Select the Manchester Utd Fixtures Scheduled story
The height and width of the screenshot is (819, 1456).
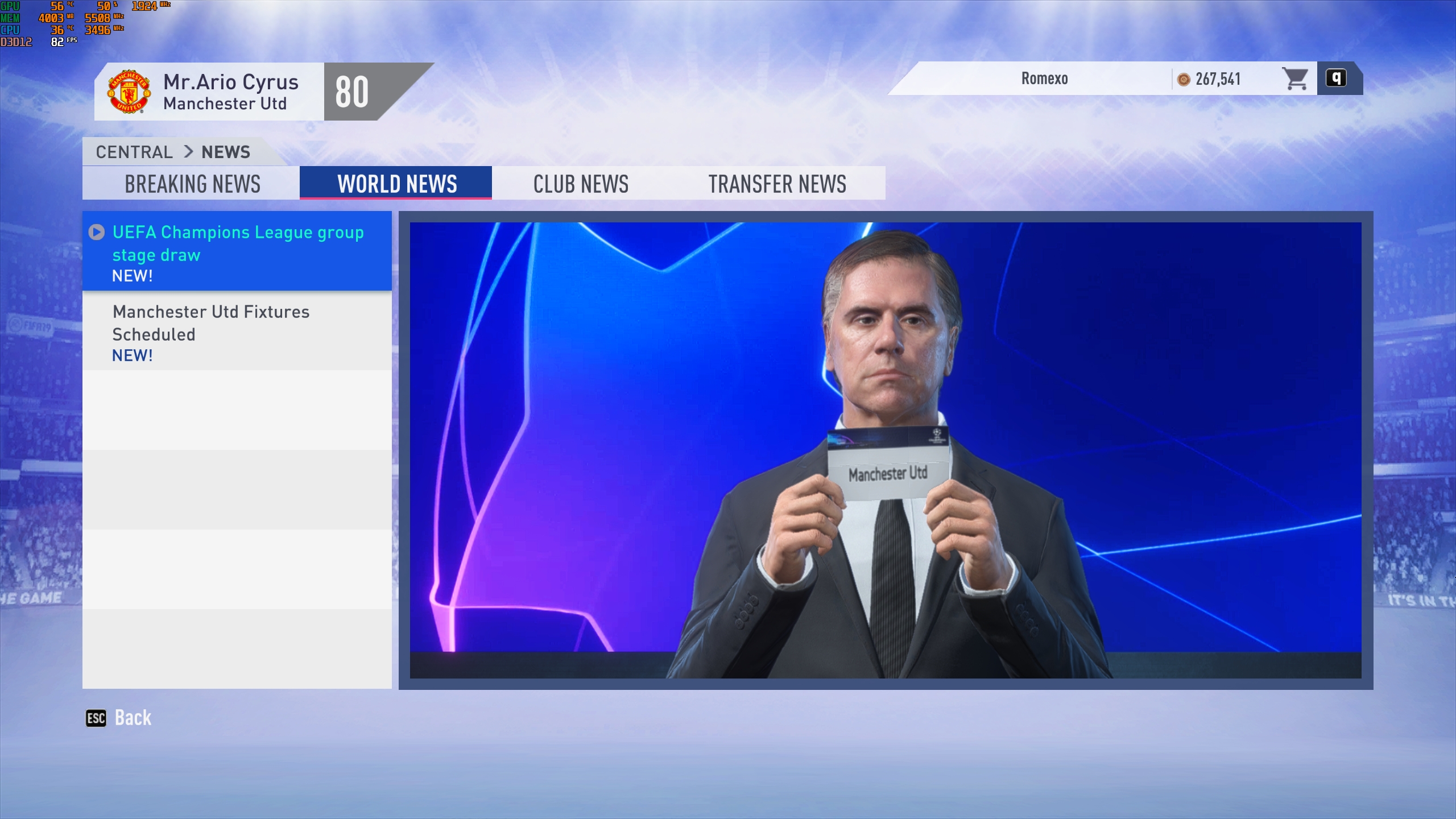(x=237, y=332)
